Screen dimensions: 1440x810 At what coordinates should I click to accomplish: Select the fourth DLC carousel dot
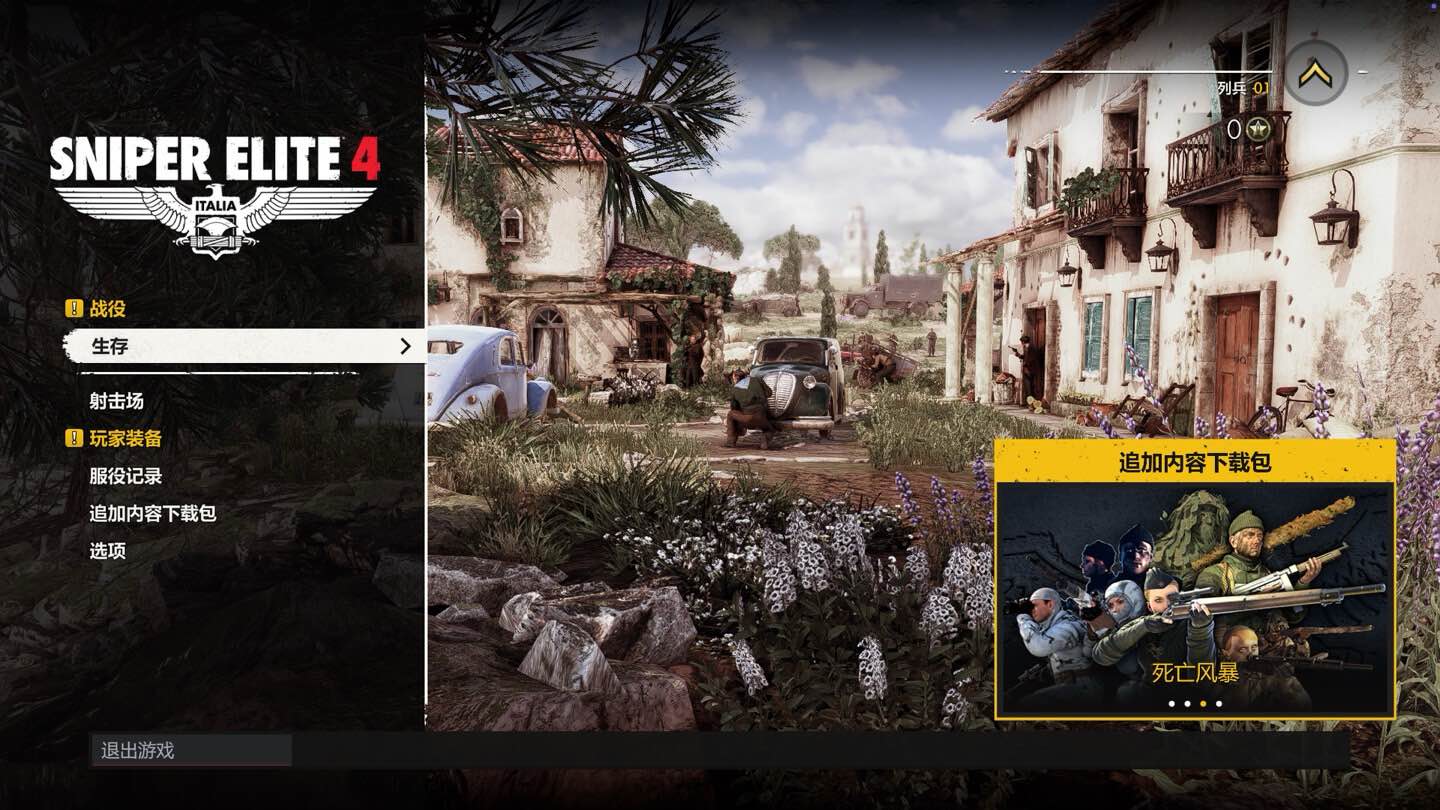coord(1219,704)
